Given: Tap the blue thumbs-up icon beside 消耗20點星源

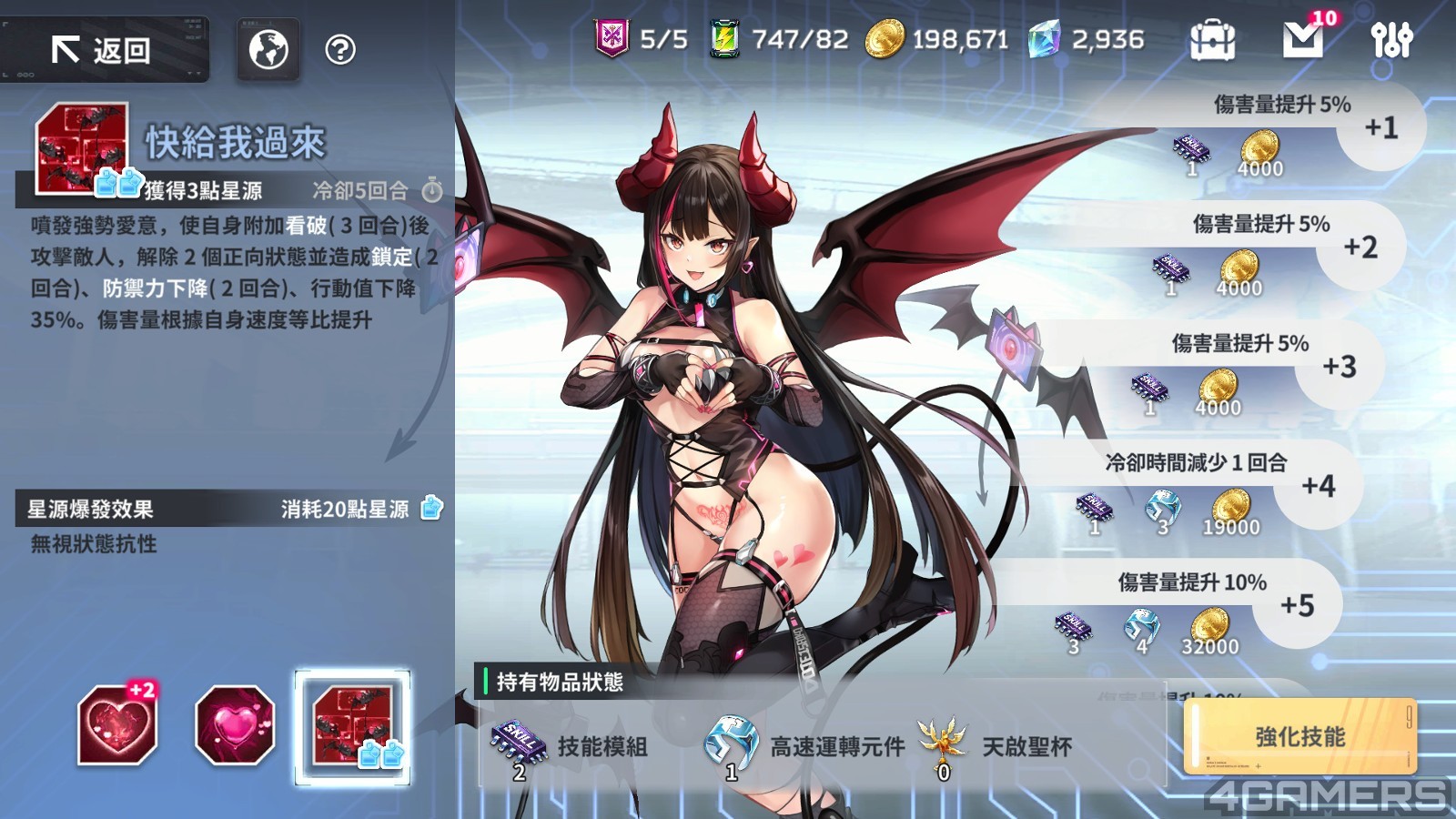Looking at the screenshot, I should 431,508.
